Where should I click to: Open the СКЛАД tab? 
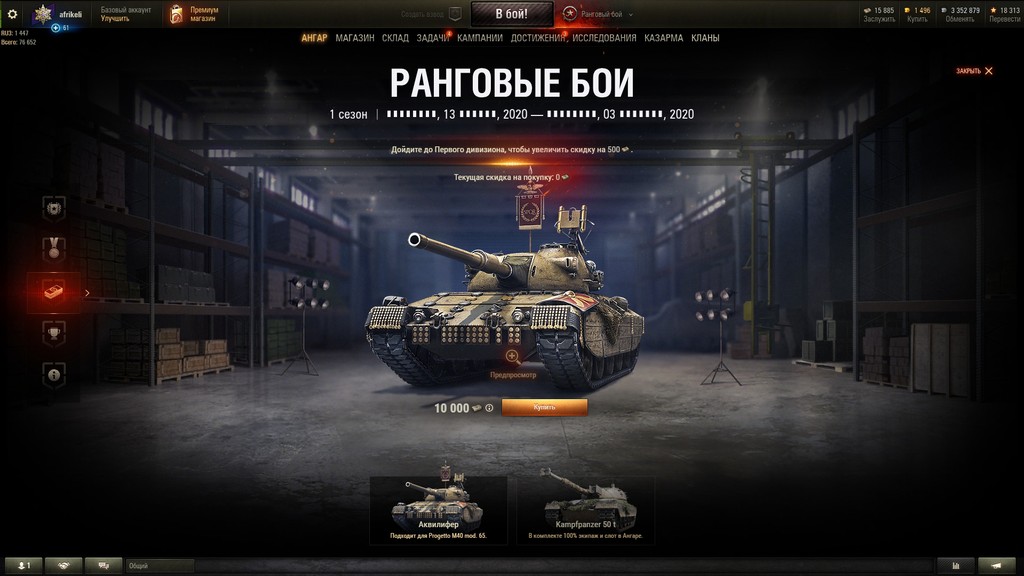pyautogui.click(x=395, y=38)
